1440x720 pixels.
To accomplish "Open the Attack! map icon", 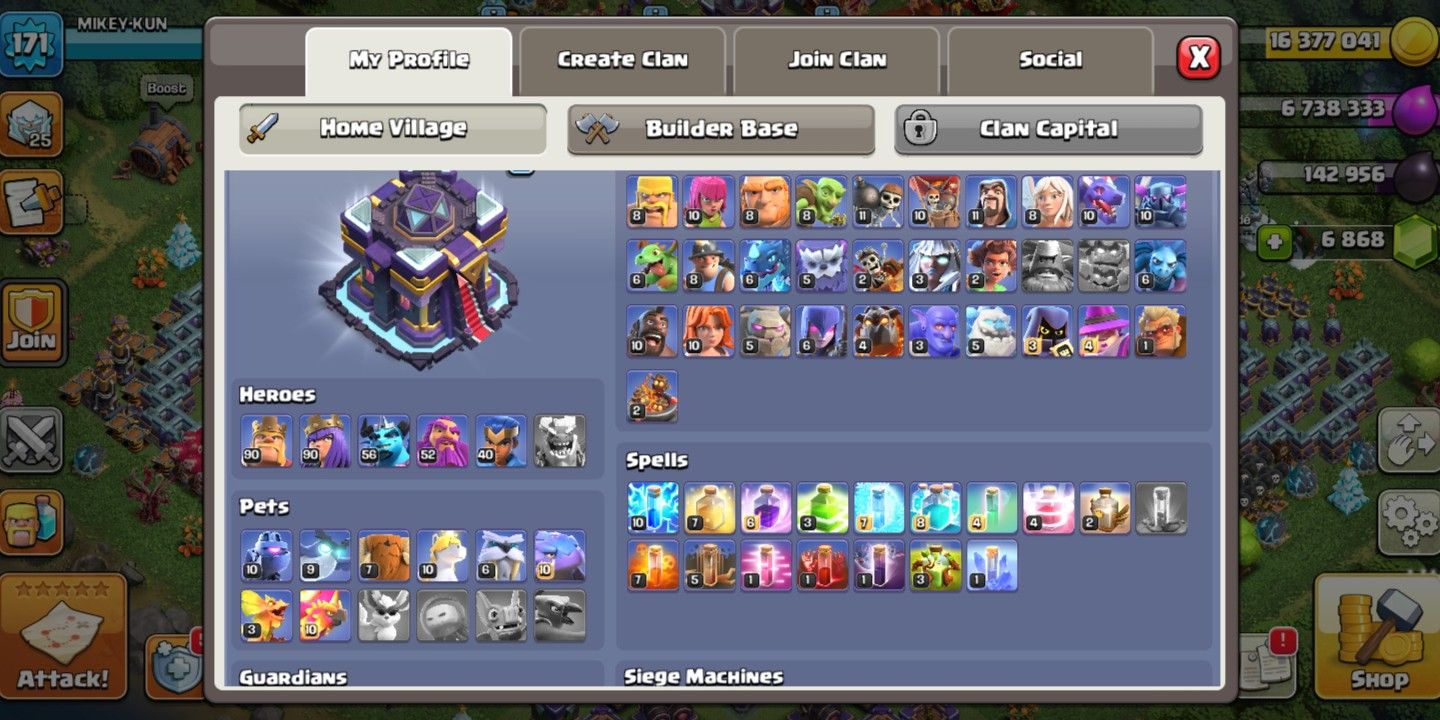I will click(x=62, y=634).
